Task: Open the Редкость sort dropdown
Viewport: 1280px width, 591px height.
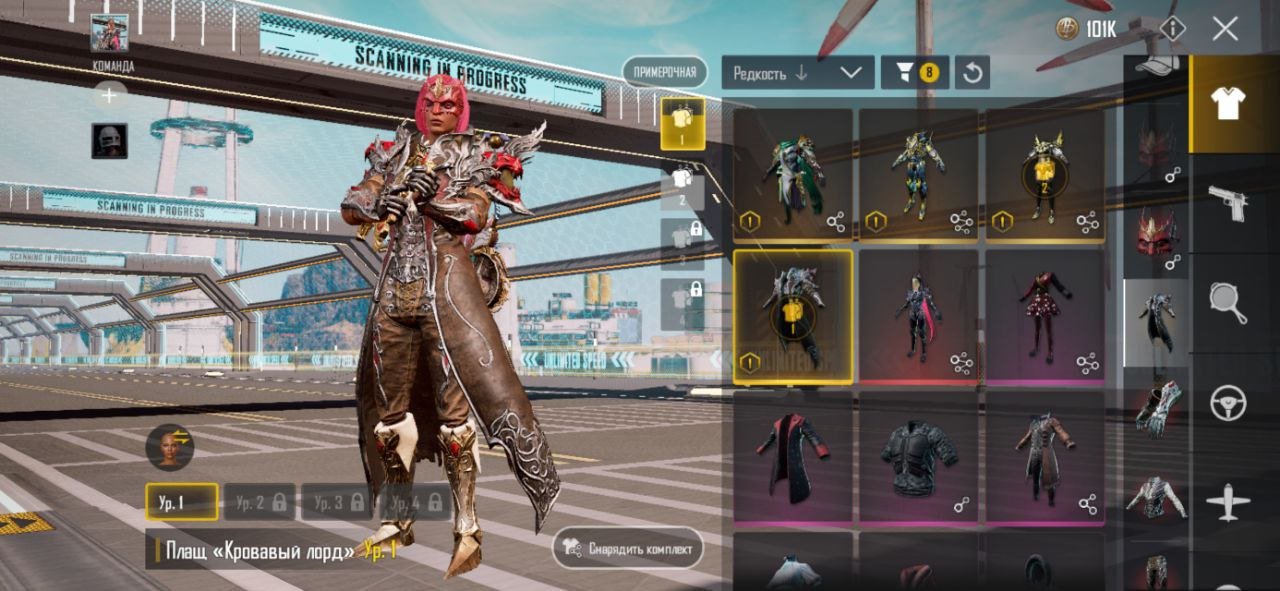Action: [x=797, y=73]
